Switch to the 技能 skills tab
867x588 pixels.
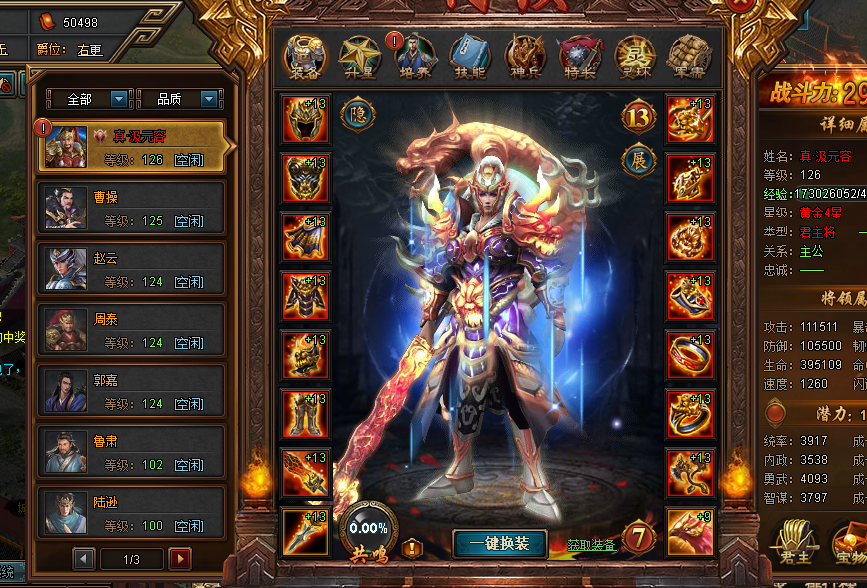tap(468, 56)
